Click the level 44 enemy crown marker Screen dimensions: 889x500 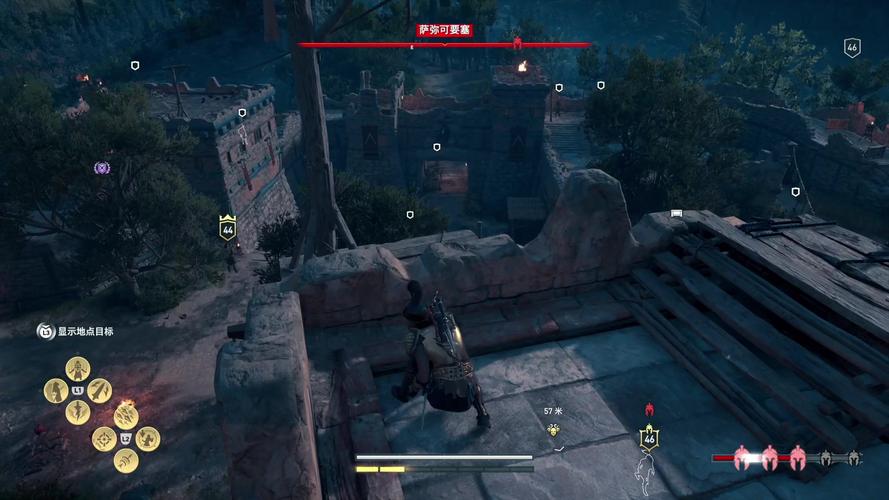tap(228, 228)
